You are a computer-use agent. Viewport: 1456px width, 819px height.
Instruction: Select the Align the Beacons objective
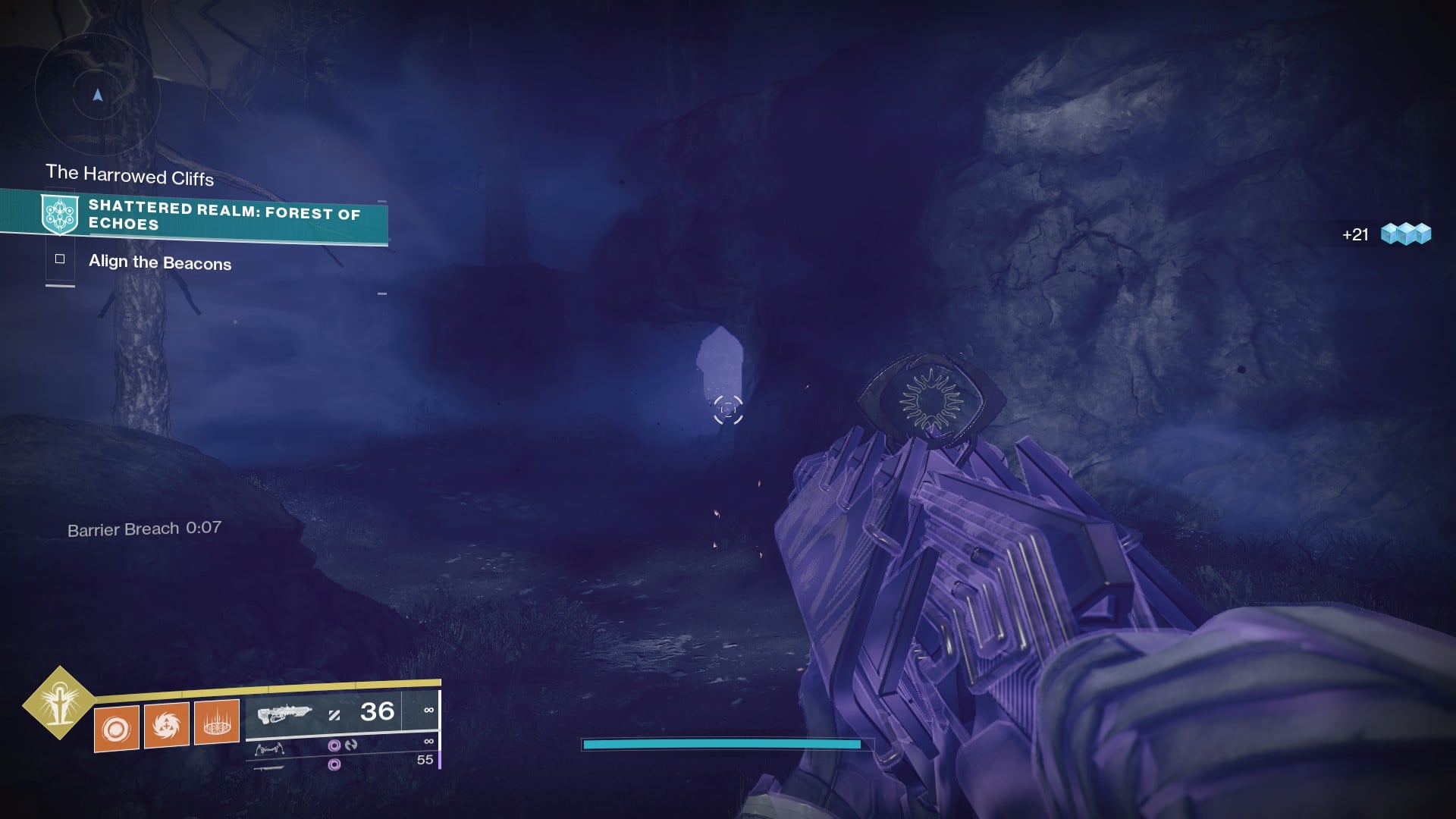[159, 262]
